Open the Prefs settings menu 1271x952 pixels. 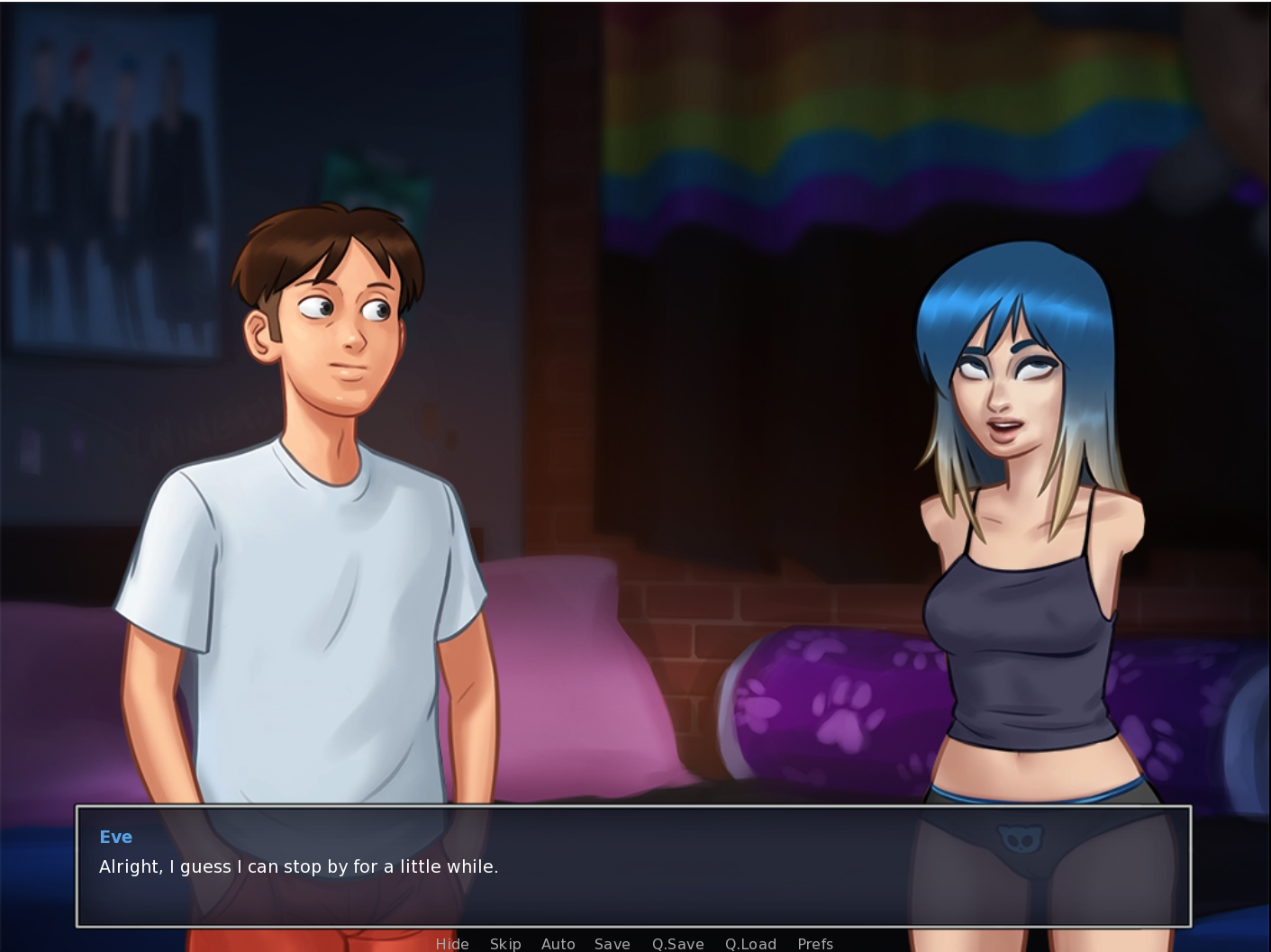[815, 943]
